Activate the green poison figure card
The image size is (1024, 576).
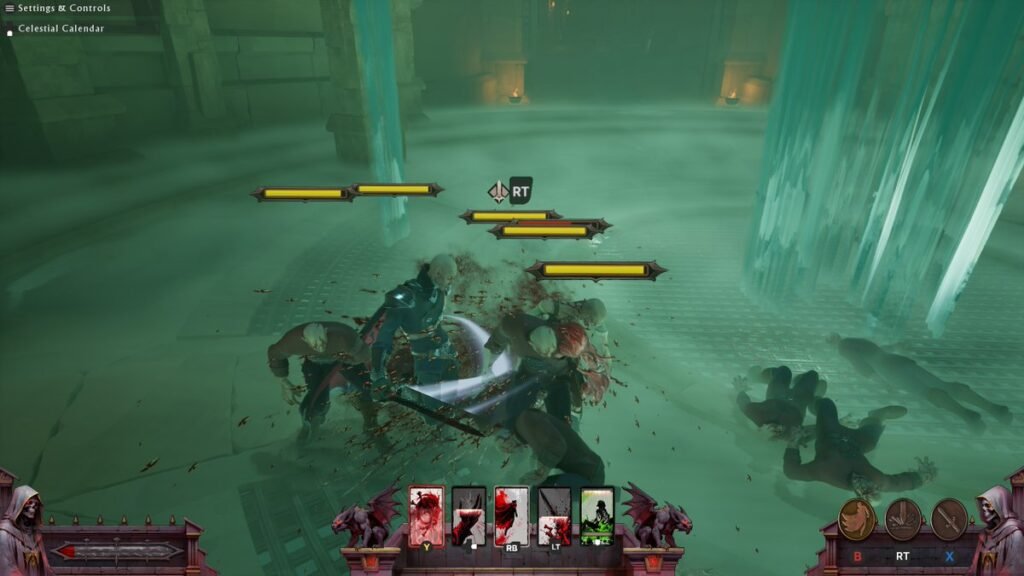point(598,515)
